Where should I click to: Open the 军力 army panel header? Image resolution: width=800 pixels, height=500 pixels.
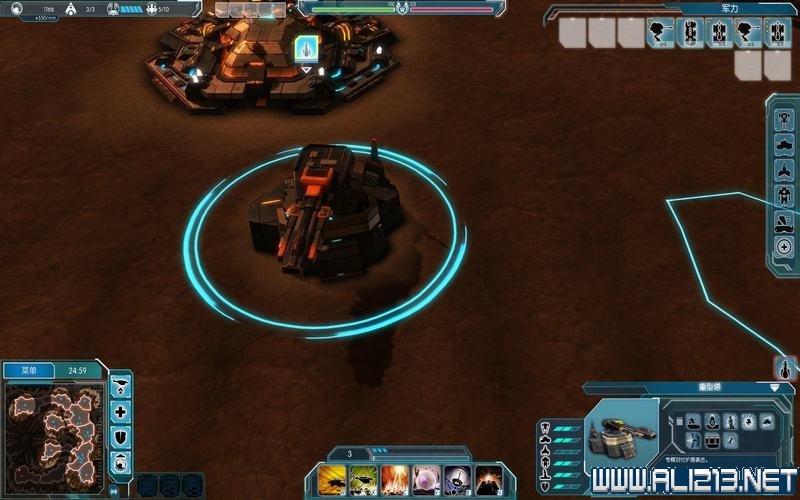pyautogui.click(x=729, y=8)
